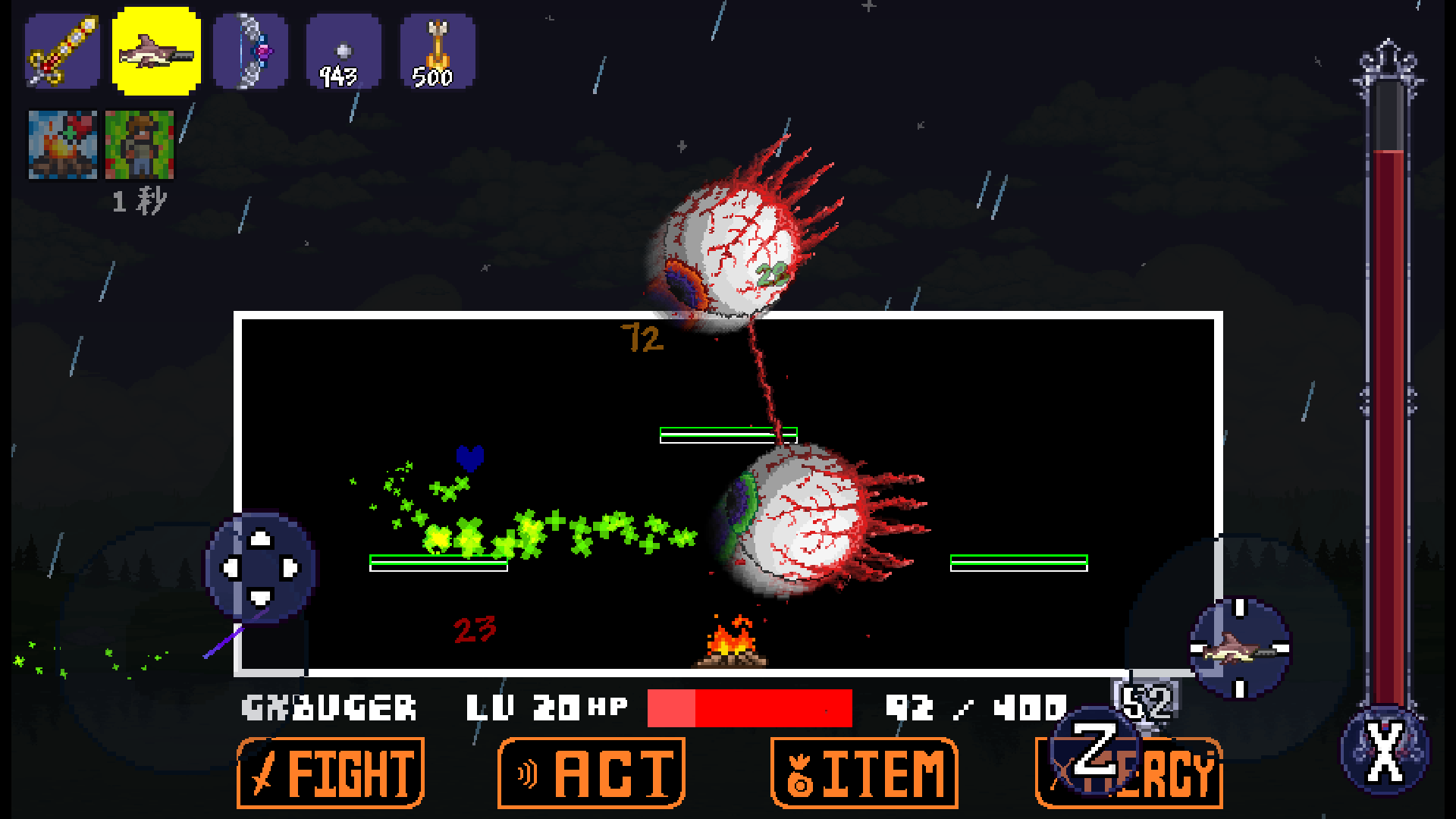Tap the up arrow on the directional pad
Image resolution: width=1456 pixels, height=819 pixels.
pyautogui.click(x=261, y=538)
